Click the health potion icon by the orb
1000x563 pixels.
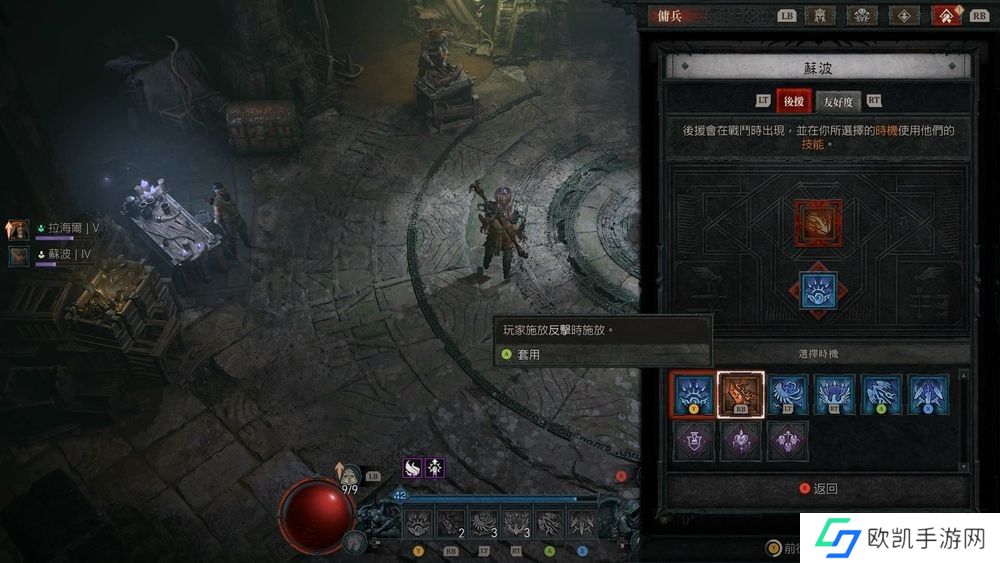coord(349,472)
